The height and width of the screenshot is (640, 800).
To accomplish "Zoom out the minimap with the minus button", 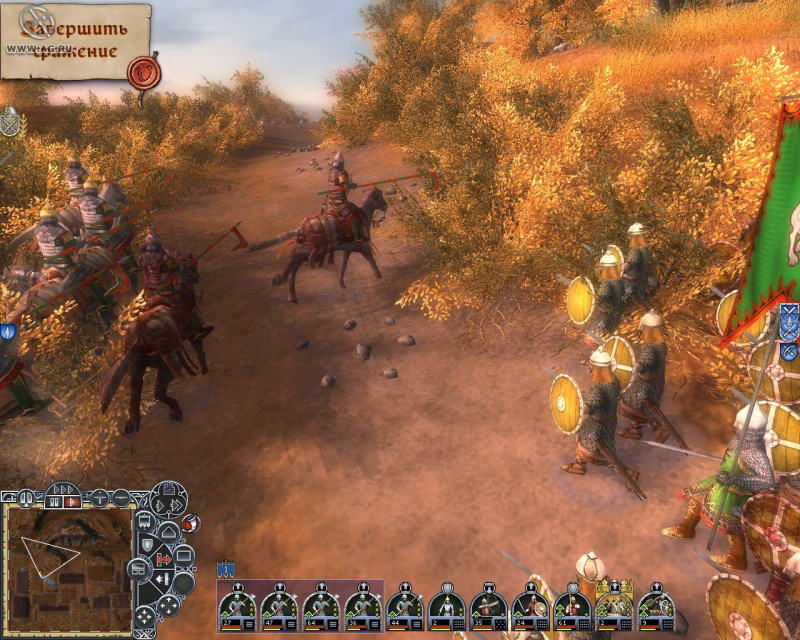I will (121, 497).
